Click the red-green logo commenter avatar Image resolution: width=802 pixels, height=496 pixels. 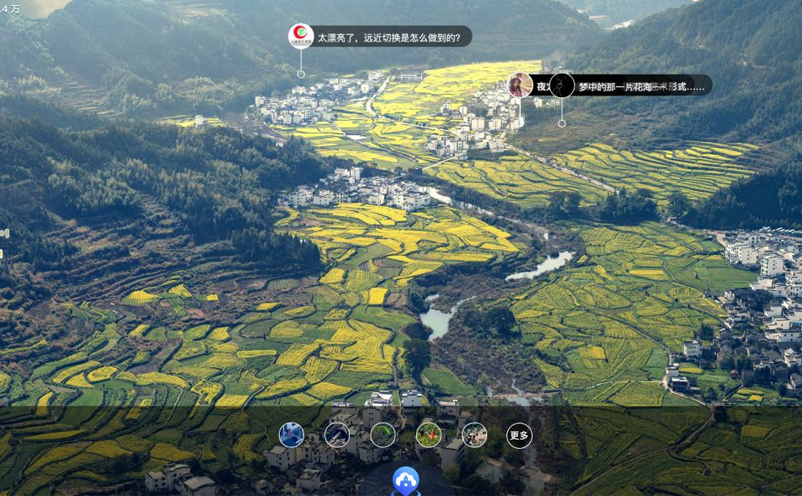pos(301,37)
